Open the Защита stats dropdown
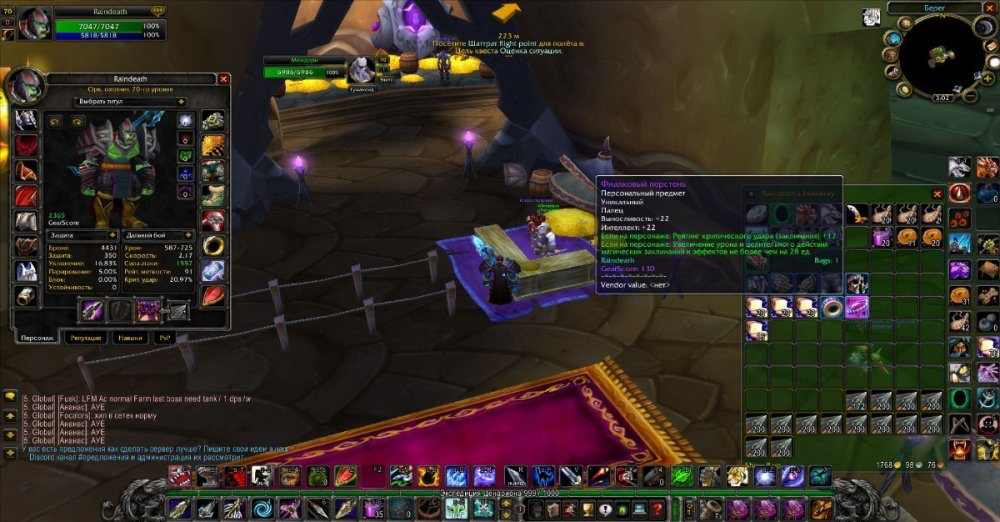The width and height of the screenshot is (1000, 522). click(x=82, y=235)
